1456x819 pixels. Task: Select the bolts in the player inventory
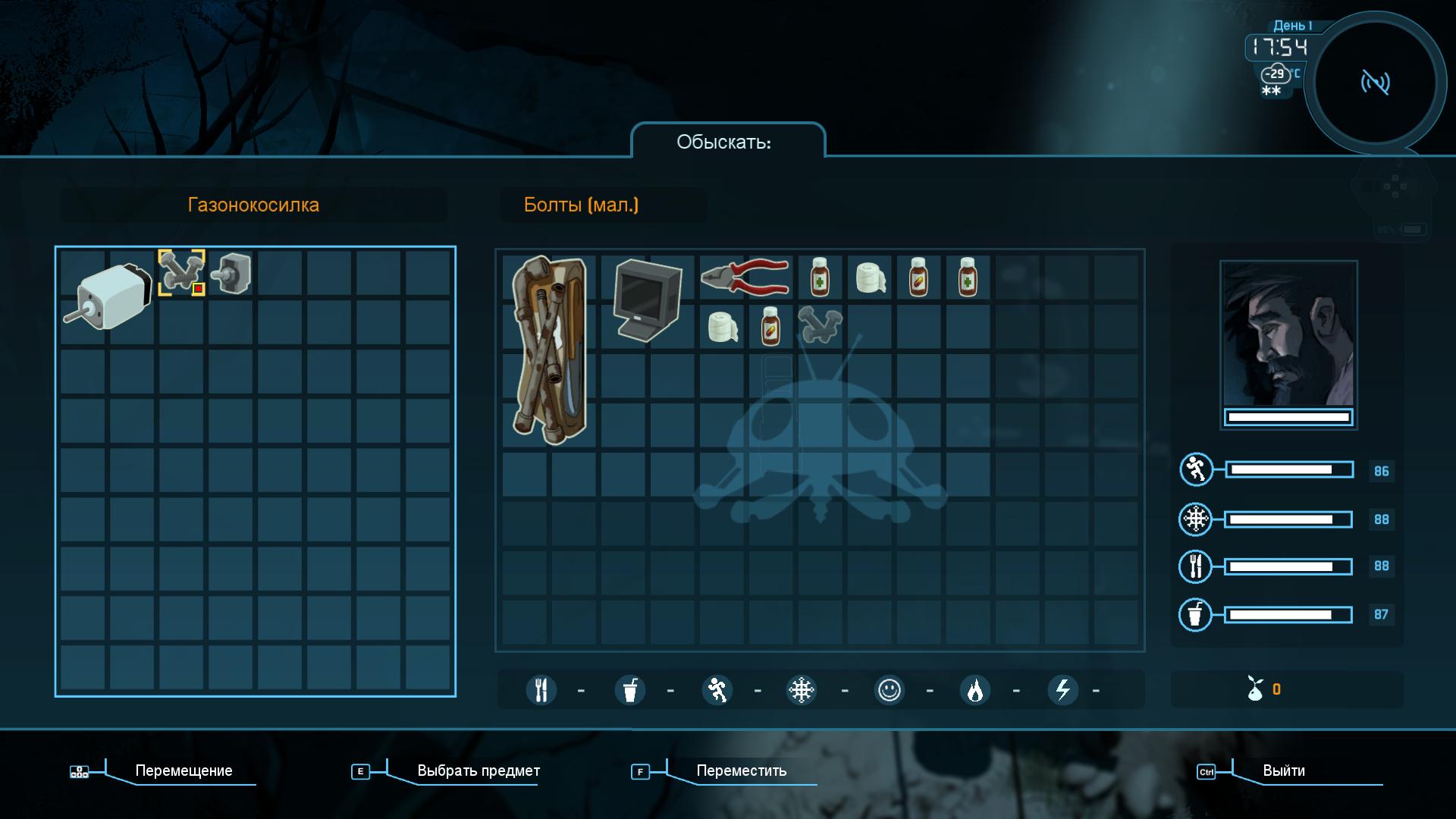(820, 325)
